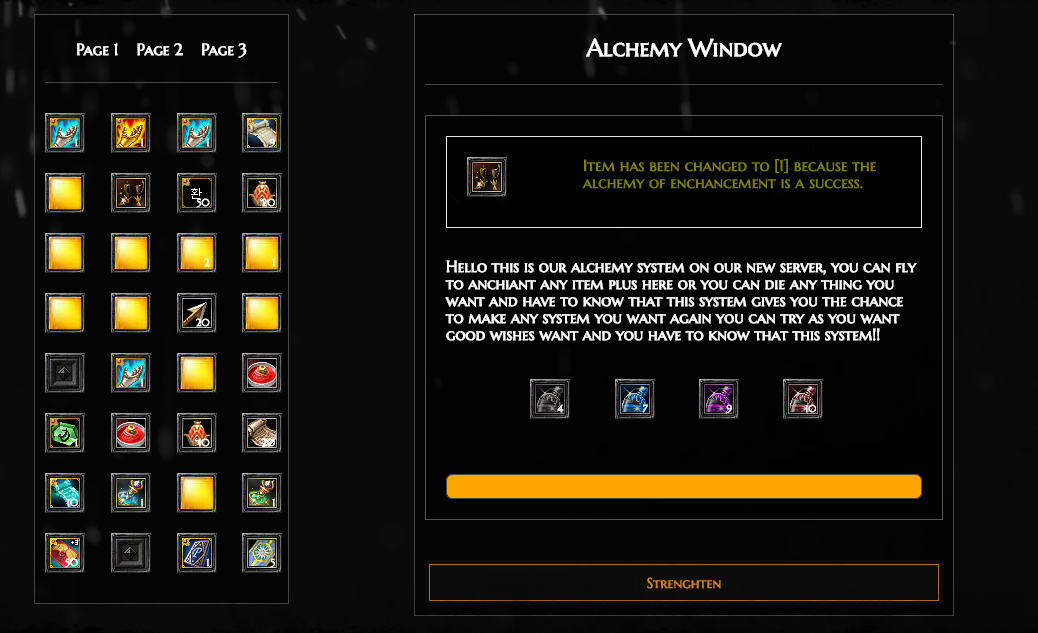
Task: Select the red pouch stack of 20
Action: [261, 193]
